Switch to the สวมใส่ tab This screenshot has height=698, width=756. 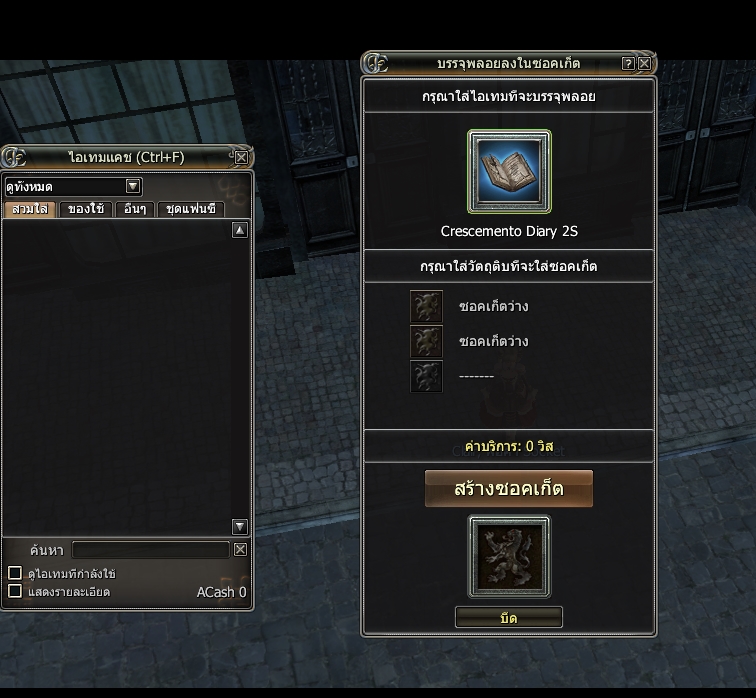coord(29,209)
